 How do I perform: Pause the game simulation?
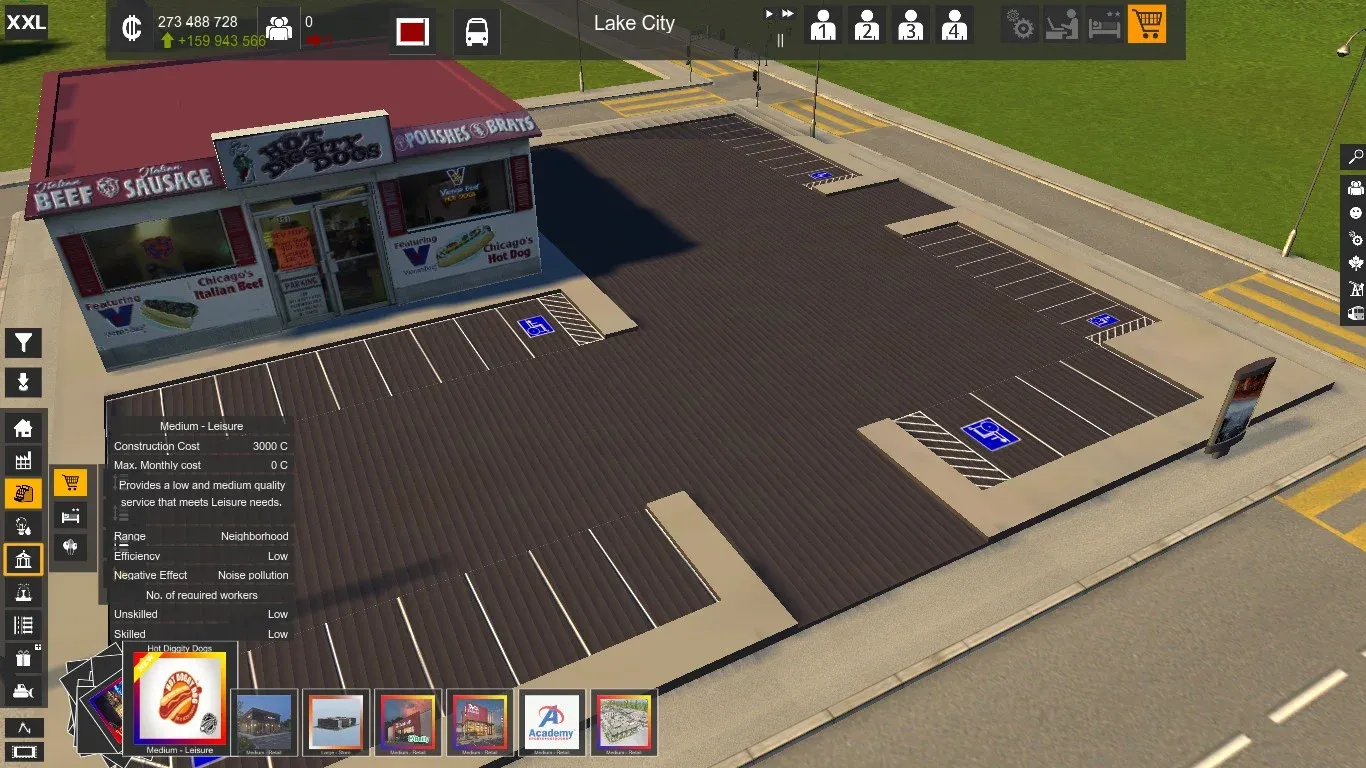point(781,40)
